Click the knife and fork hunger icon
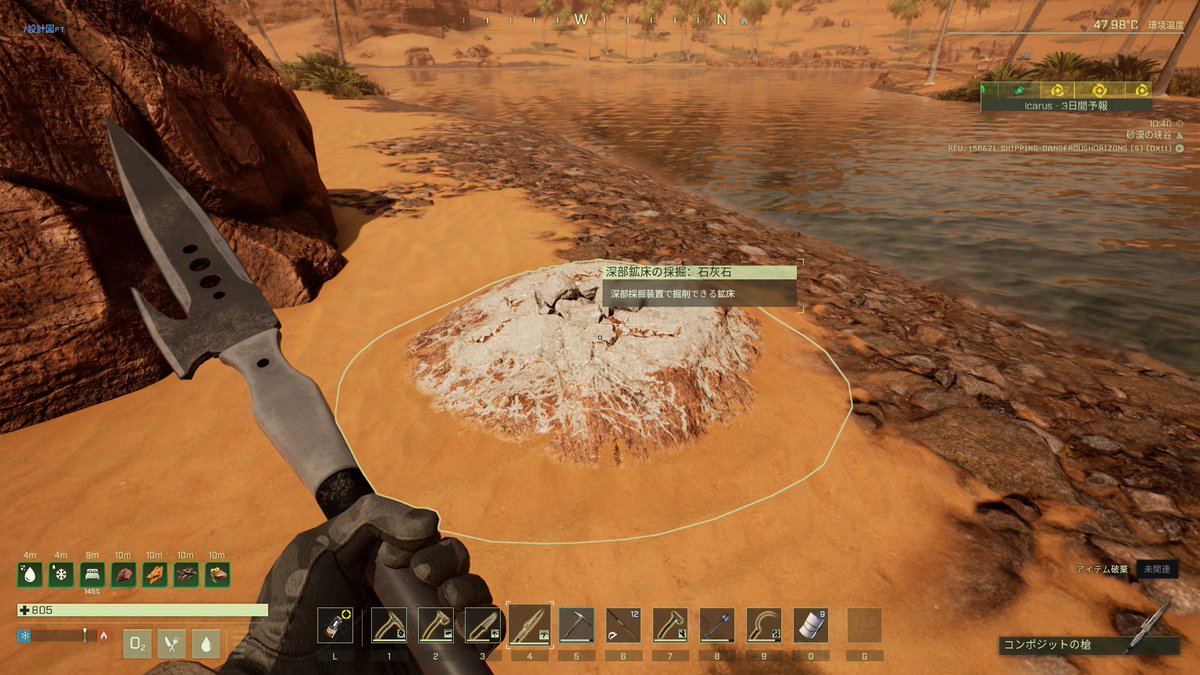The height and width of the screenshot is (675, 1200). point(171,644)
